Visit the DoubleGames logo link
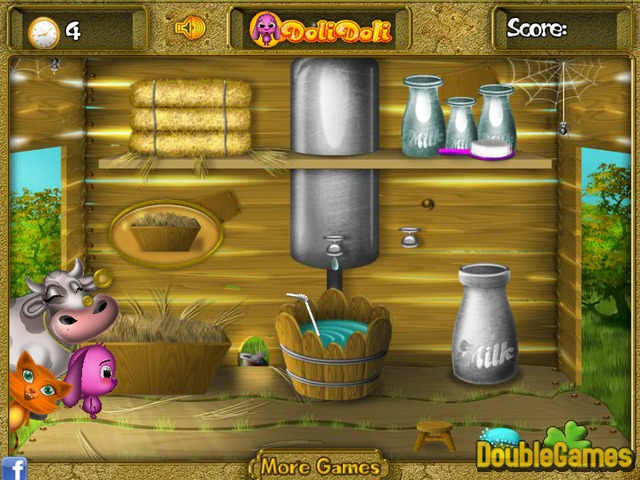Image resolution: width=640 pixels, height=480 pixels. [555, 453]
